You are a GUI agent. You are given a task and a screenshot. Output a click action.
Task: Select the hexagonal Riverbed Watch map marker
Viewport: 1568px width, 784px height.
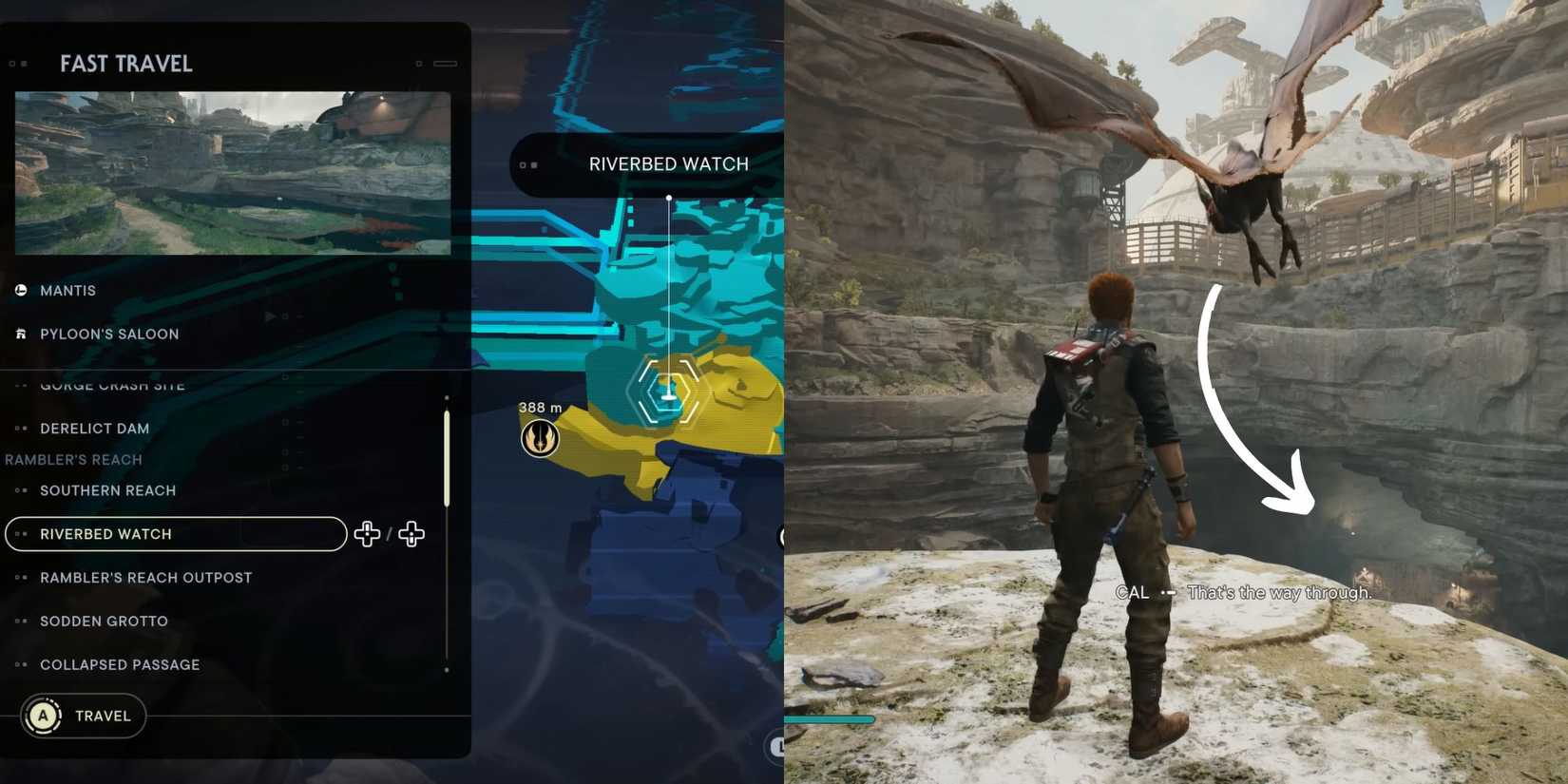tap(668, 391)
